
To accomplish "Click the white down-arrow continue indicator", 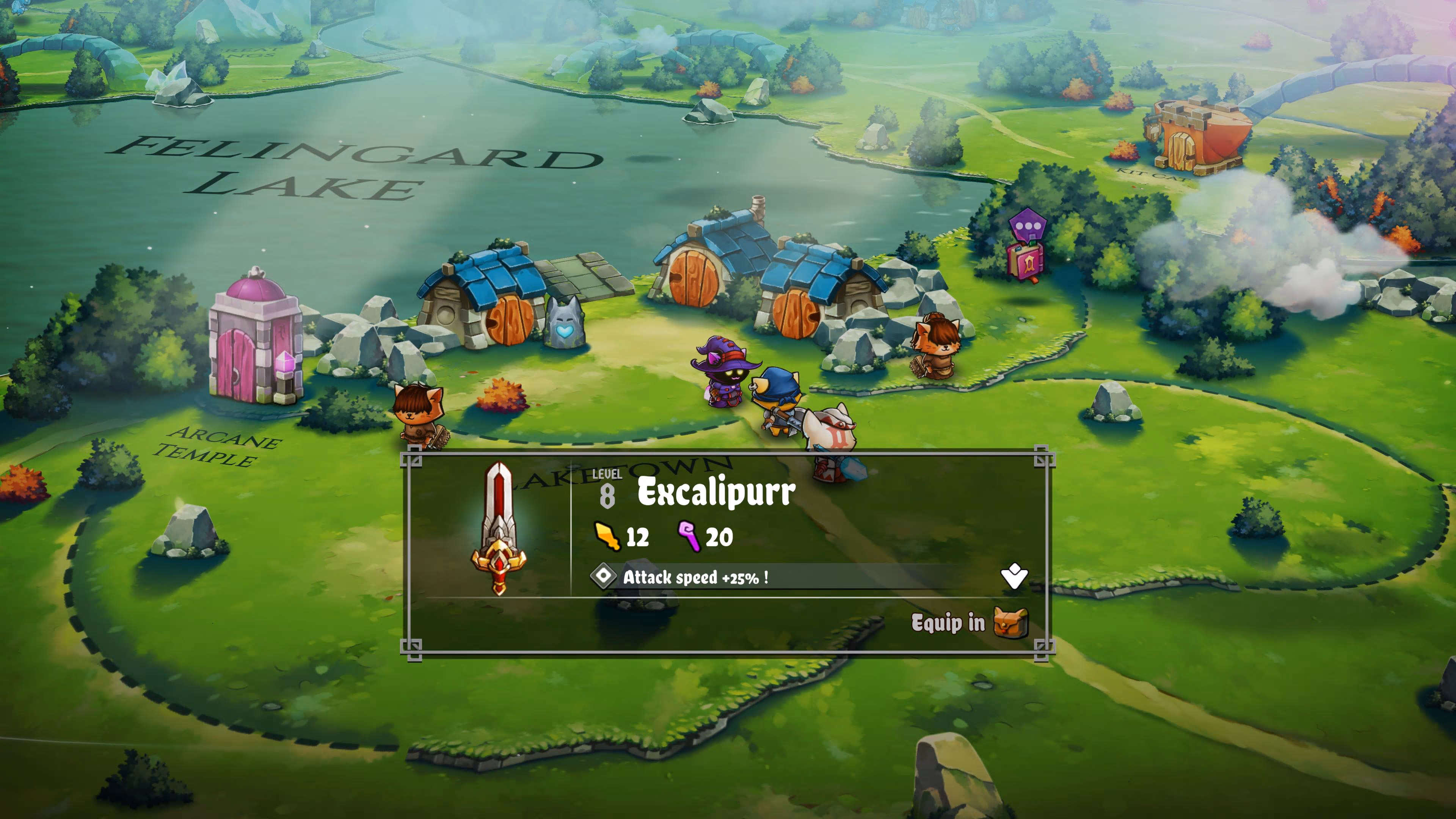I will click(x=1014, y=577).
